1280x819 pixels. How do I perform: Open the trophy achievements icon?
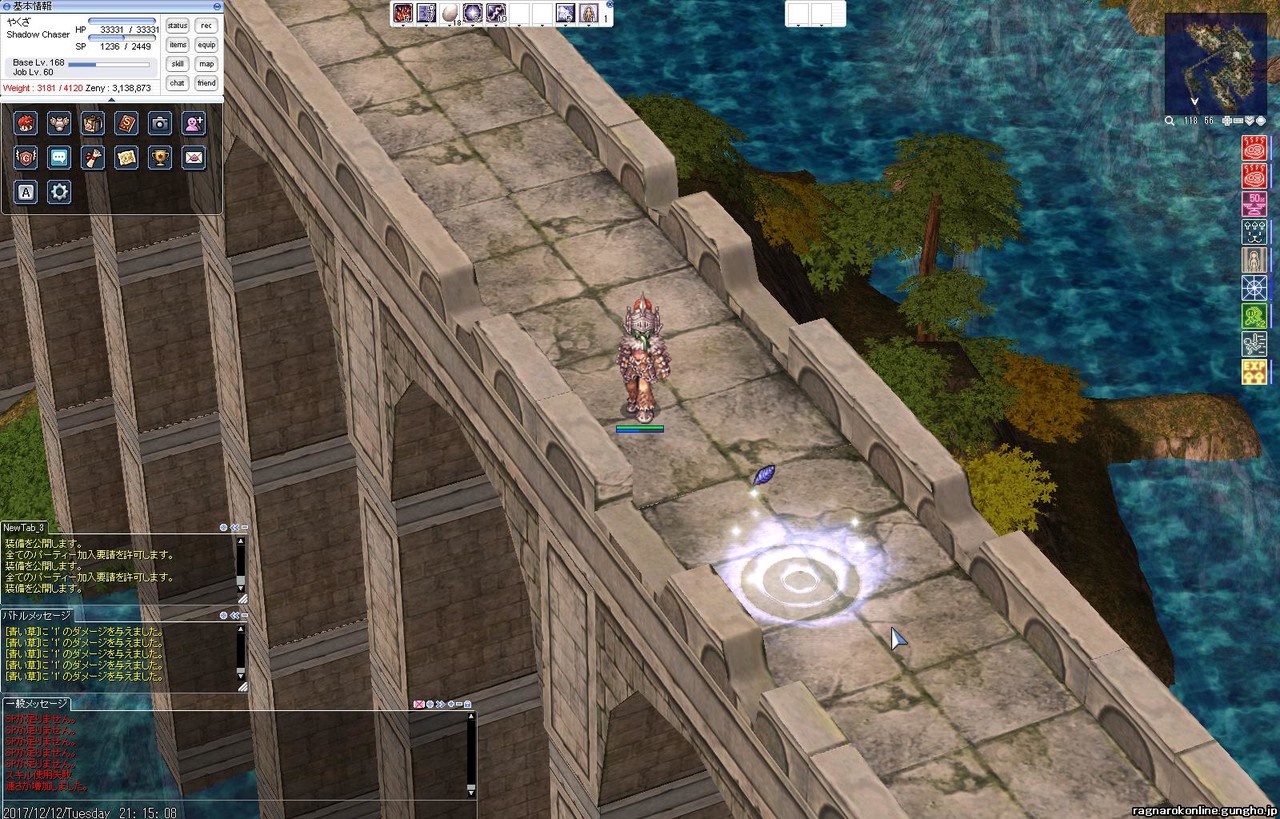(159, 157)
